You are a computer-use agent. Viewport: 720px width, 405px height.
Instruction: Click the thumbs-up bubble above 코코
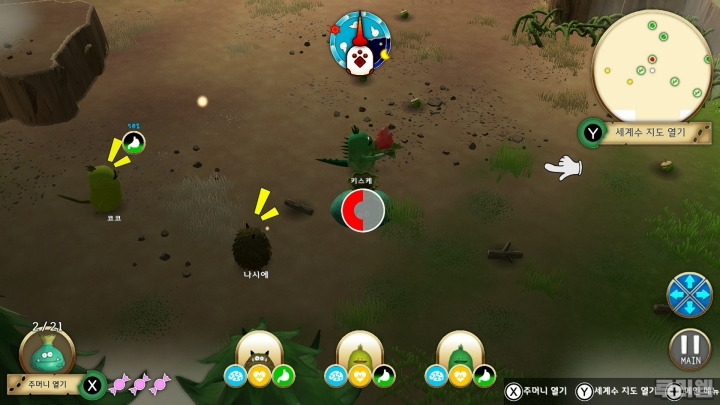tap(133, 143)
